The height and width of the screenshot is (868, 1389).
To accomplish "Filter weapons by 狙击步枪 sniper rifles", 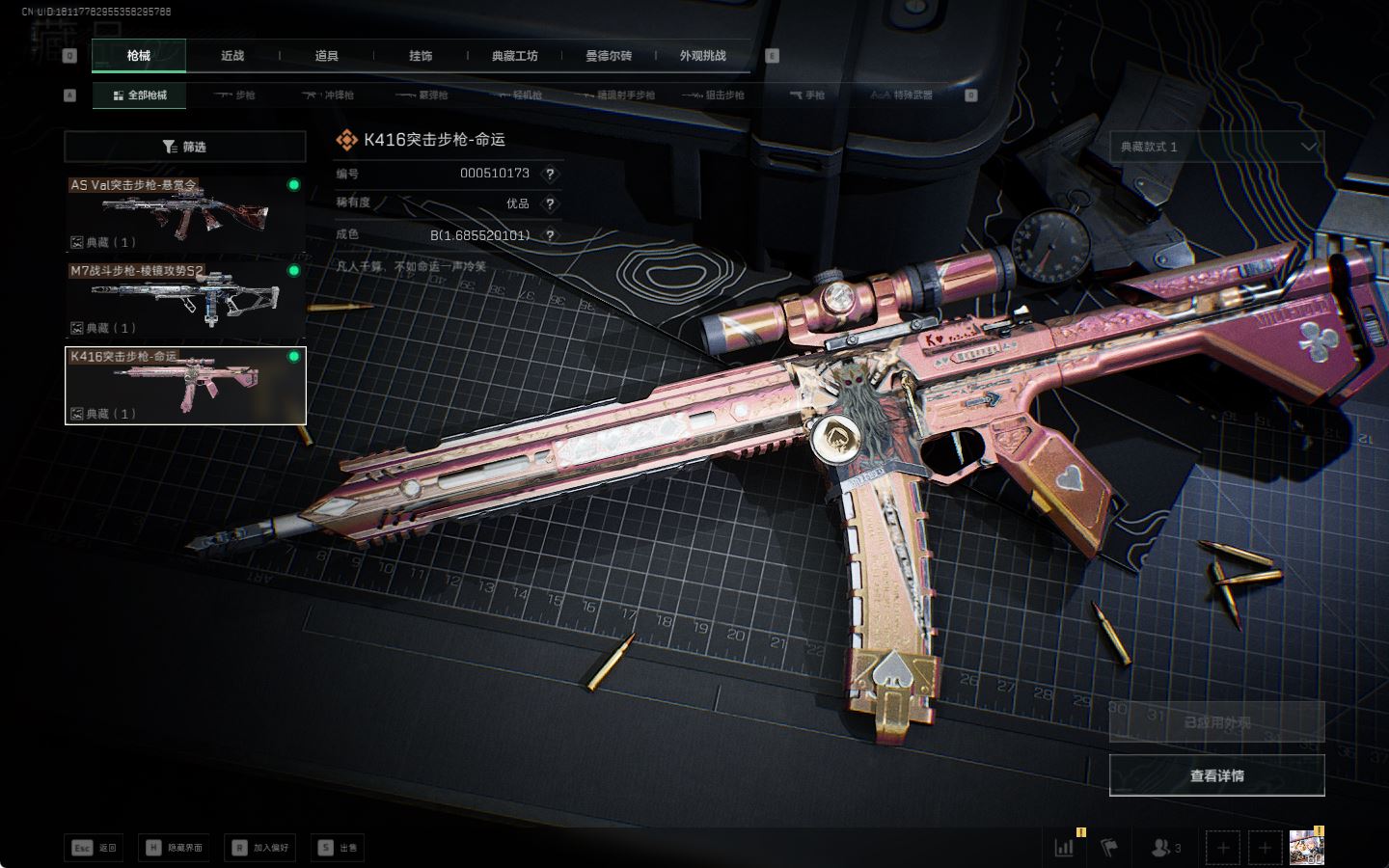I will pos(714,95).
